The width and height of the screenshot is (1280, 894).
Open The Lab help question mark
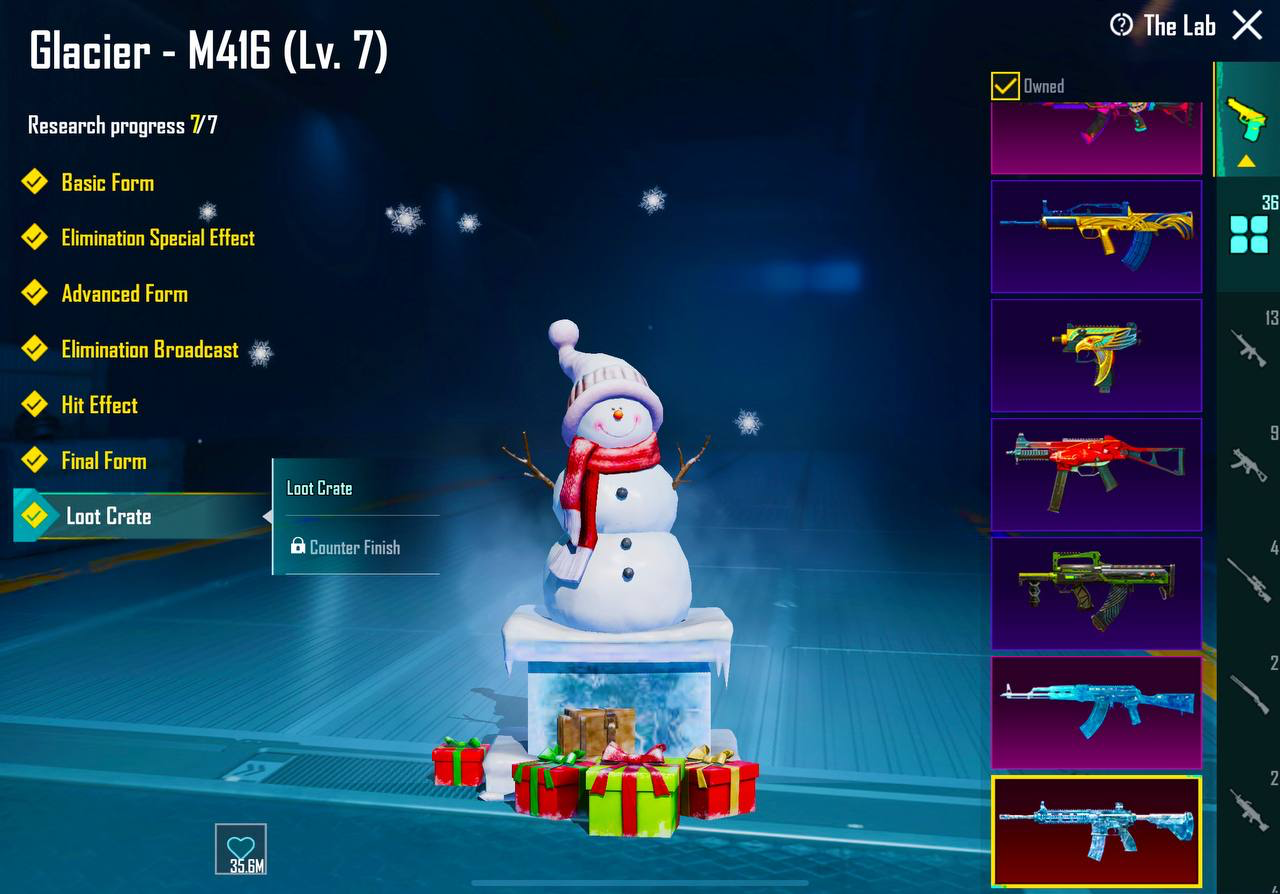click(1122, 25)
